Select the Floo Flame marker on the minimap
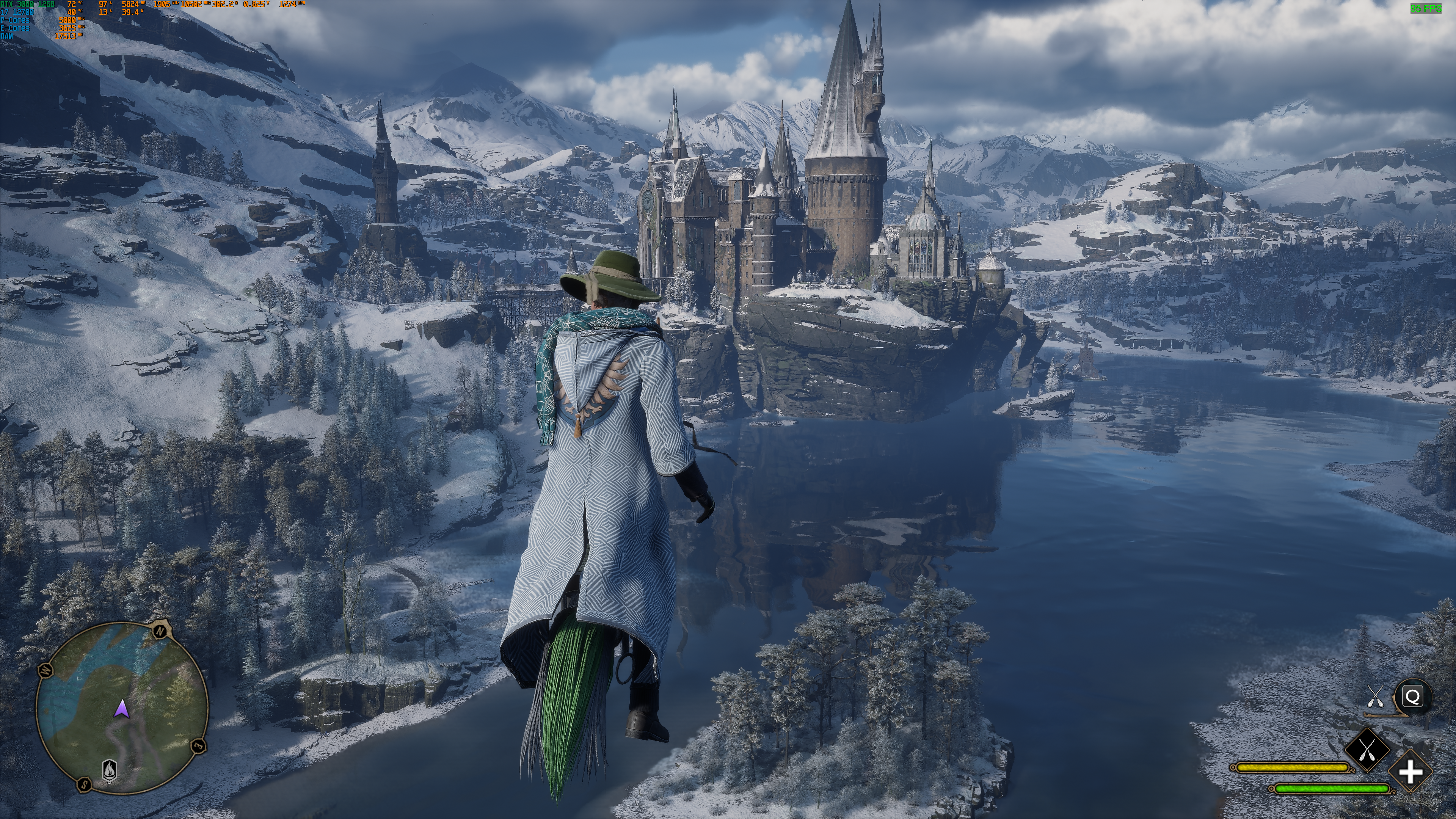The width and height of the screenshot is (1456, 819). [x=109, y=770]
